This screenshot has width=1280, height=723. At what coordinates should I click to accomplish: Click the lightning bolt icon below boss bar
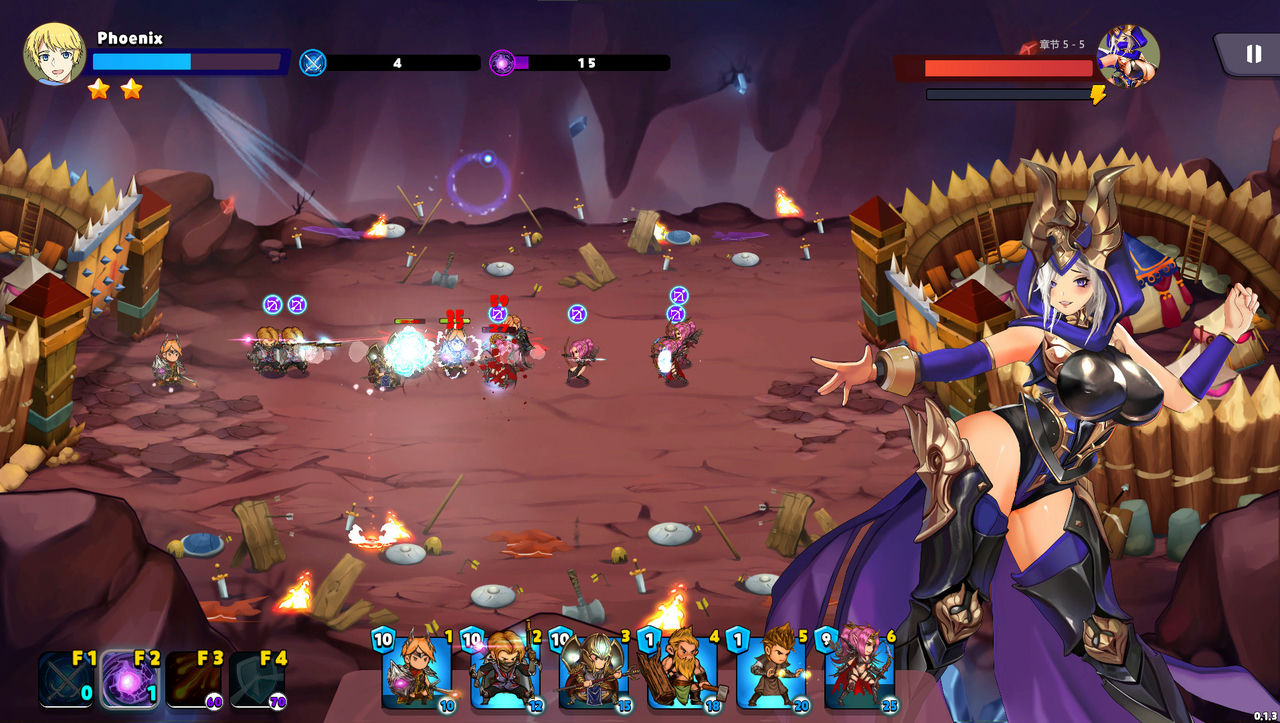(1100, 92)
